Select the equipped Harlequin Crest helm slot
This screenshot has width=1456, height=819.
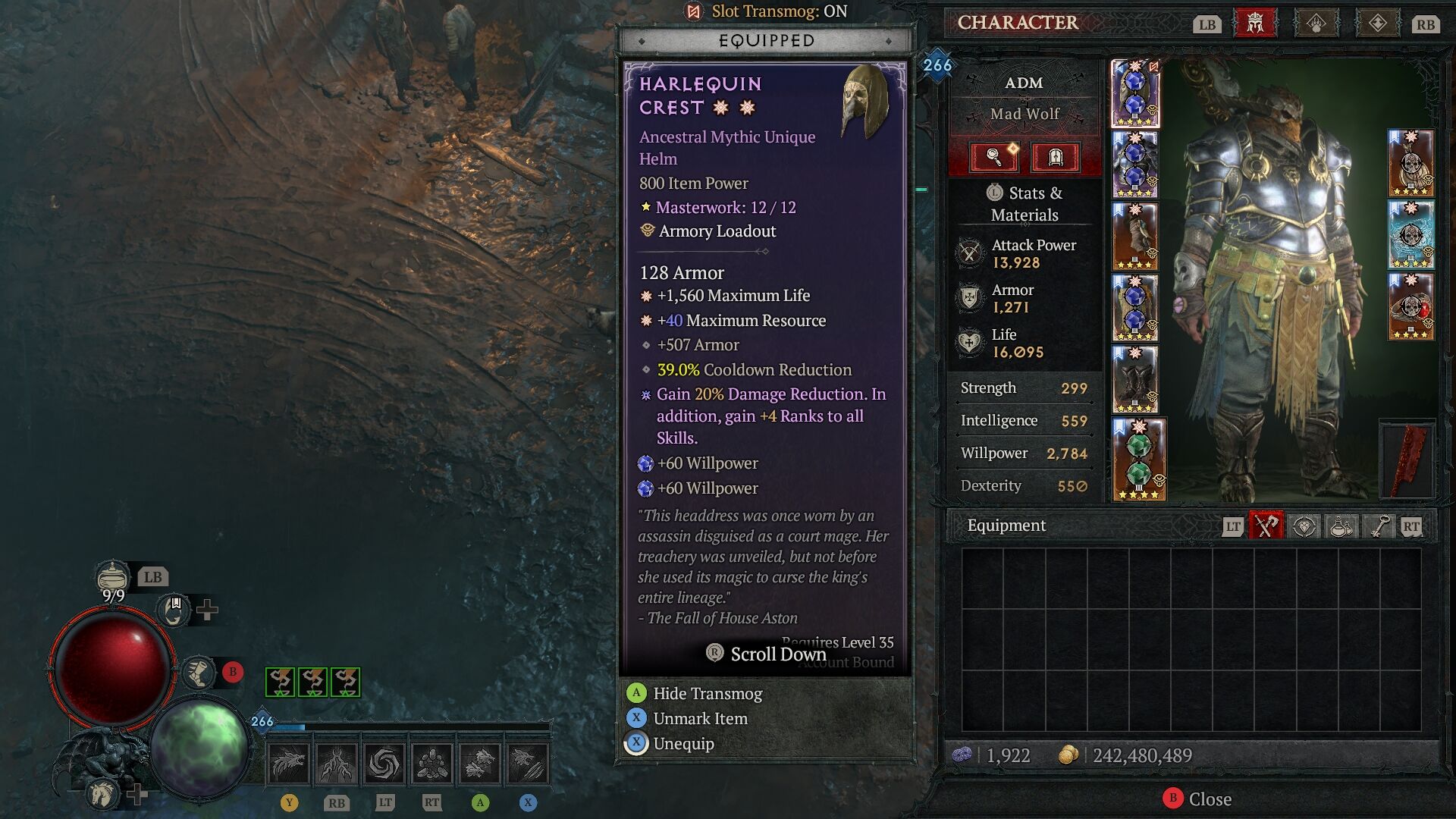click(x=1135, y=94)
